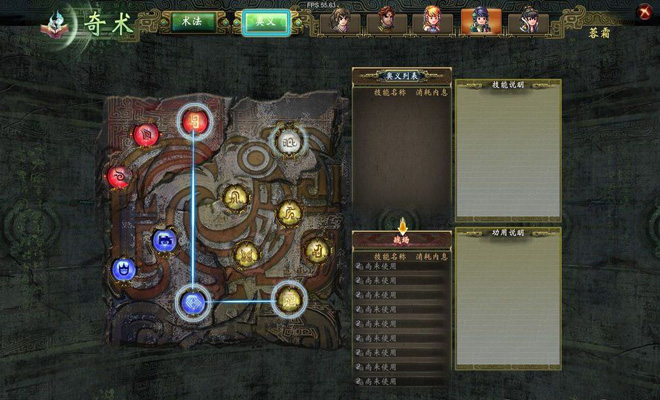Select the glowing red rune node
This screenshot has height=400, width=660.
point(194,121)
